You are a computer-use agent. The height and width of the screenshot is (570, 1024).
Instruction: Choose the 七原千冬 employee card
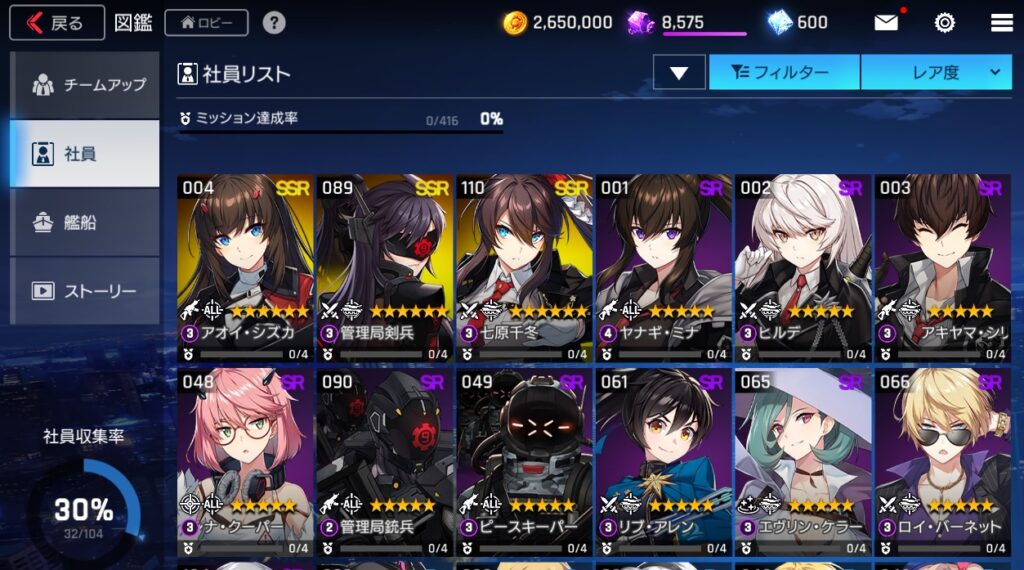click(x=524, y=267)
